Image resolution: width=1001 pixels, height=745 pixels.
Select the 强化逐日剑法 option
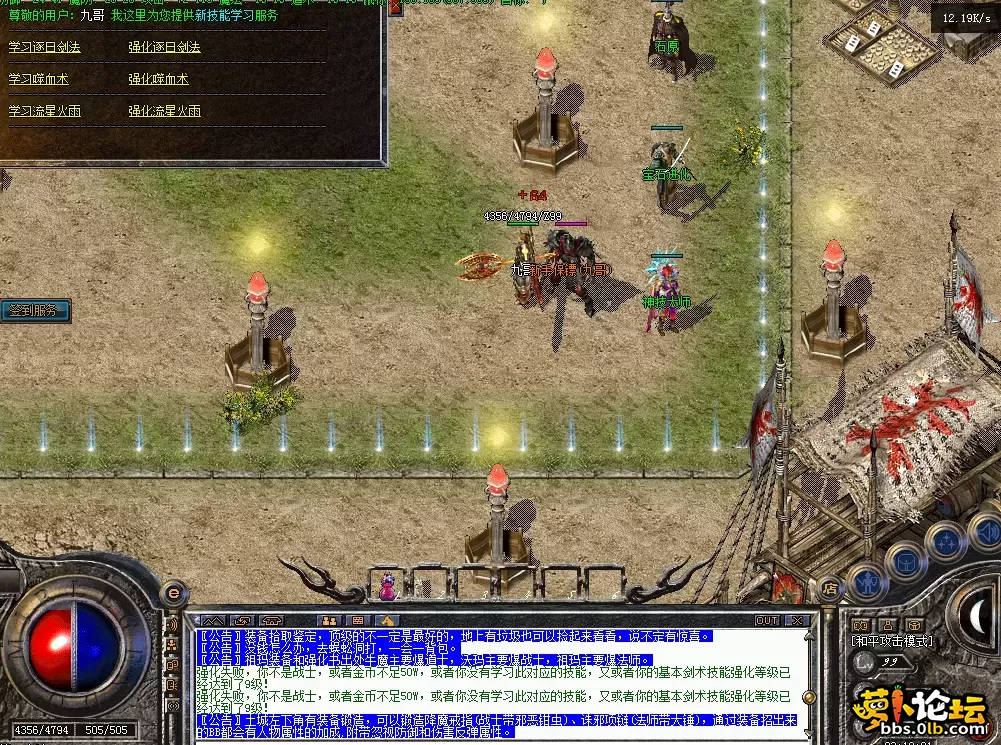[x=164, y=47]
